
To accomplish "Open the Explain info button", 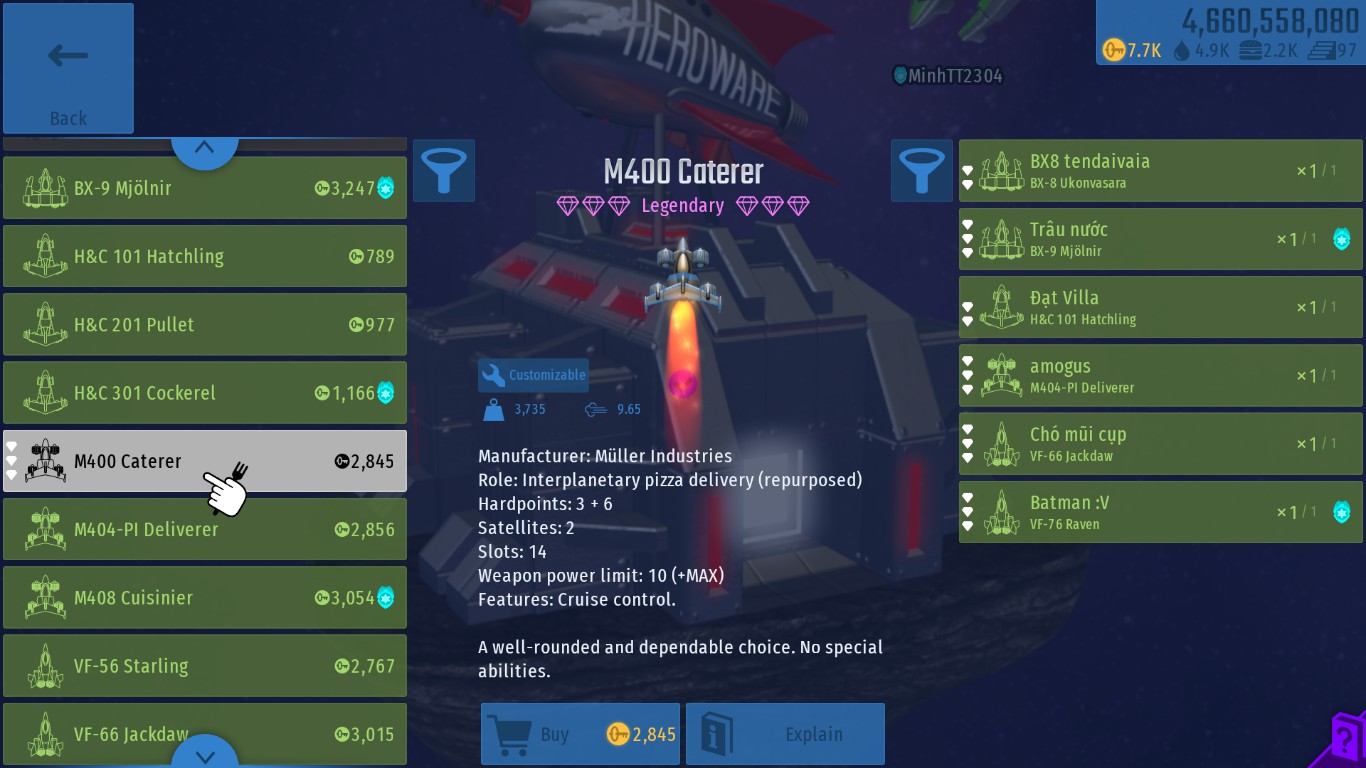I will pos(785,734).
